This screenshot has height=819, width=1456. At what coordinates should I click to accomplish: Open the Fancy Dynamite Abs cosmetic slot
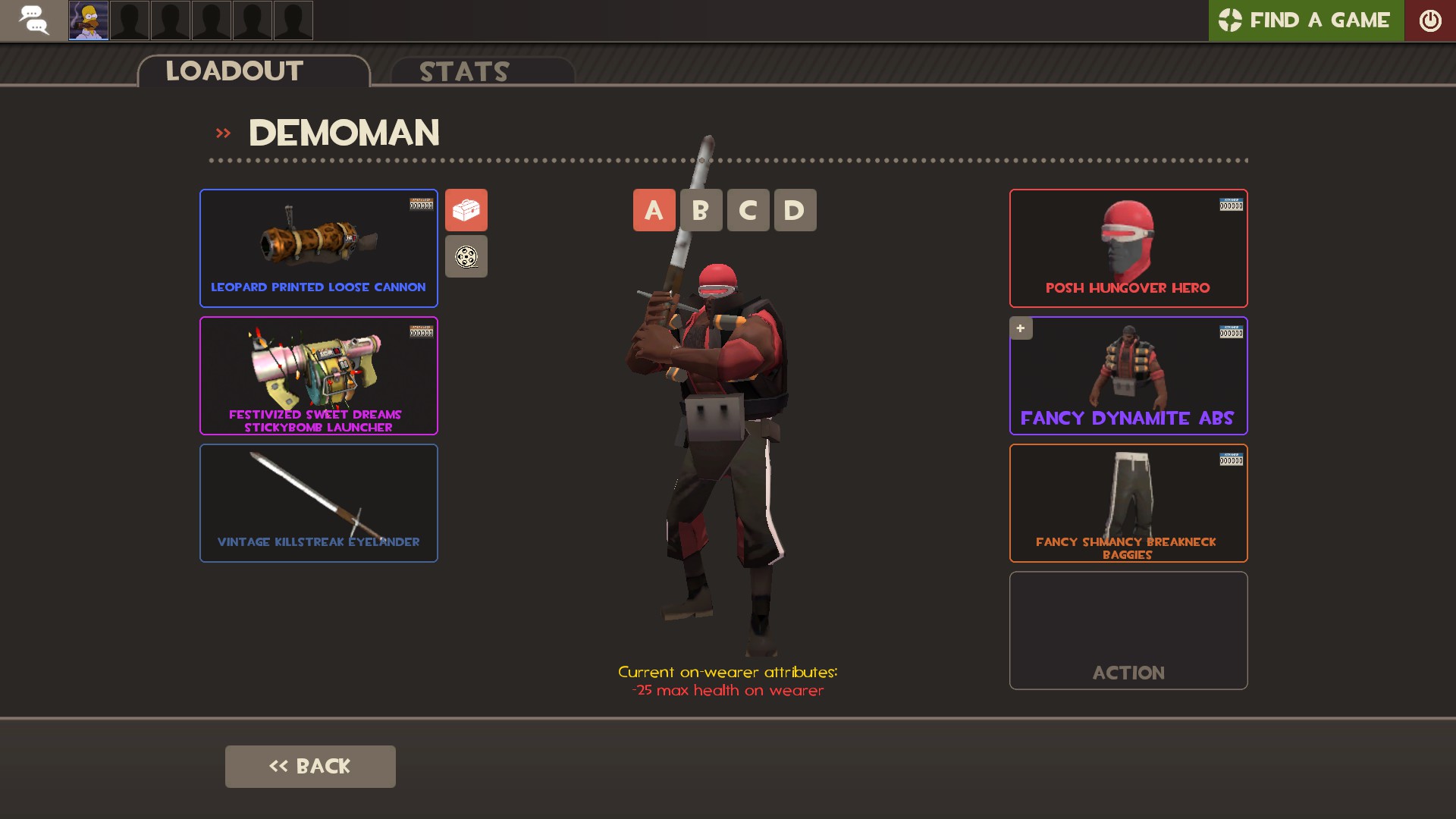pyautogui.click(x=1128, y=375)
